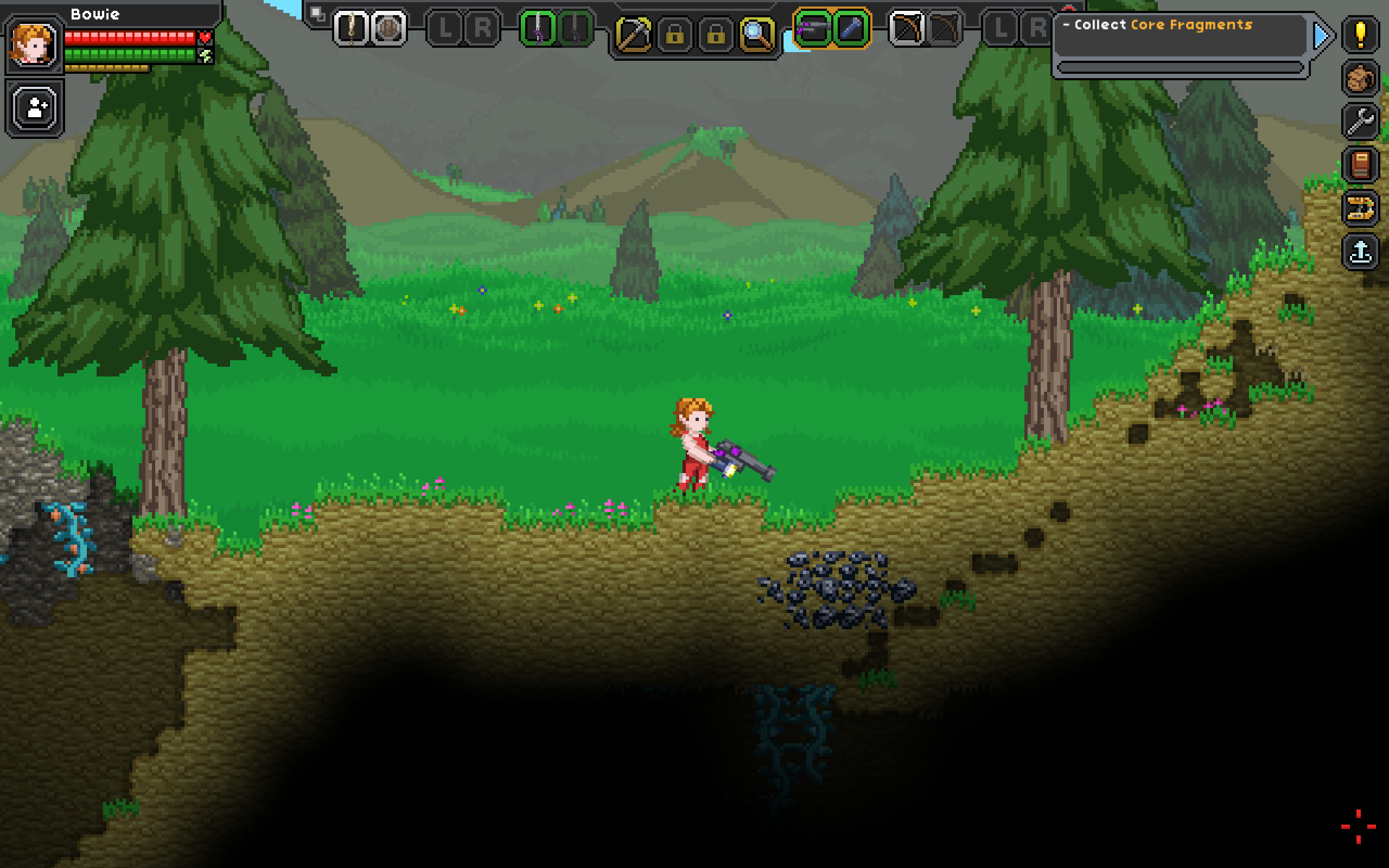Viewport: 1389px width, 868px height.
Task: Open the quest log exclamation icon
Action: click(x=1360, y=34)
